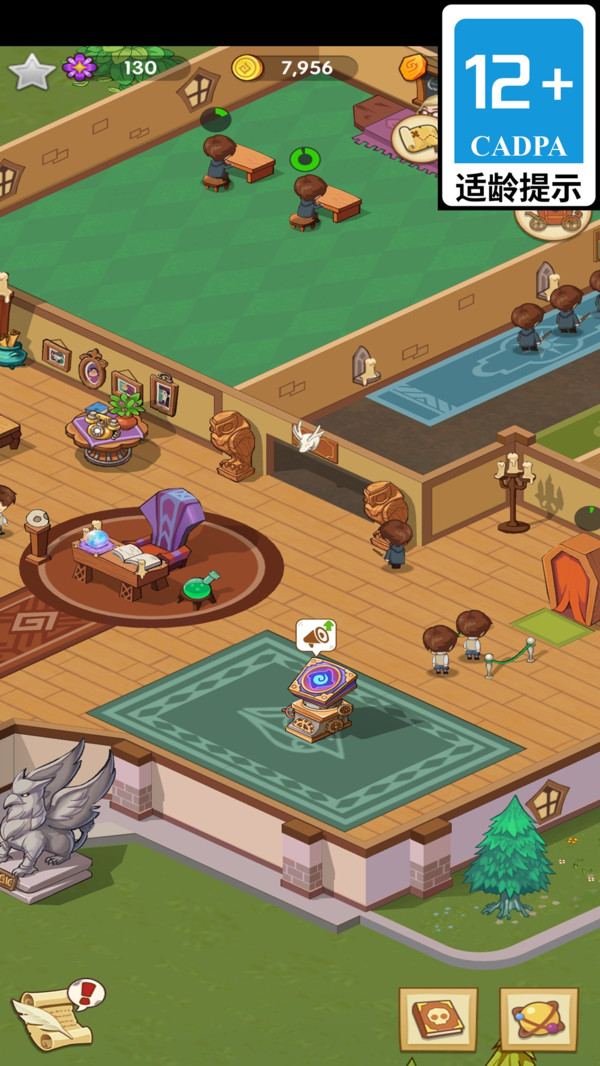
Task: Tap the gold coin currency icon
Action: point(247,68)
